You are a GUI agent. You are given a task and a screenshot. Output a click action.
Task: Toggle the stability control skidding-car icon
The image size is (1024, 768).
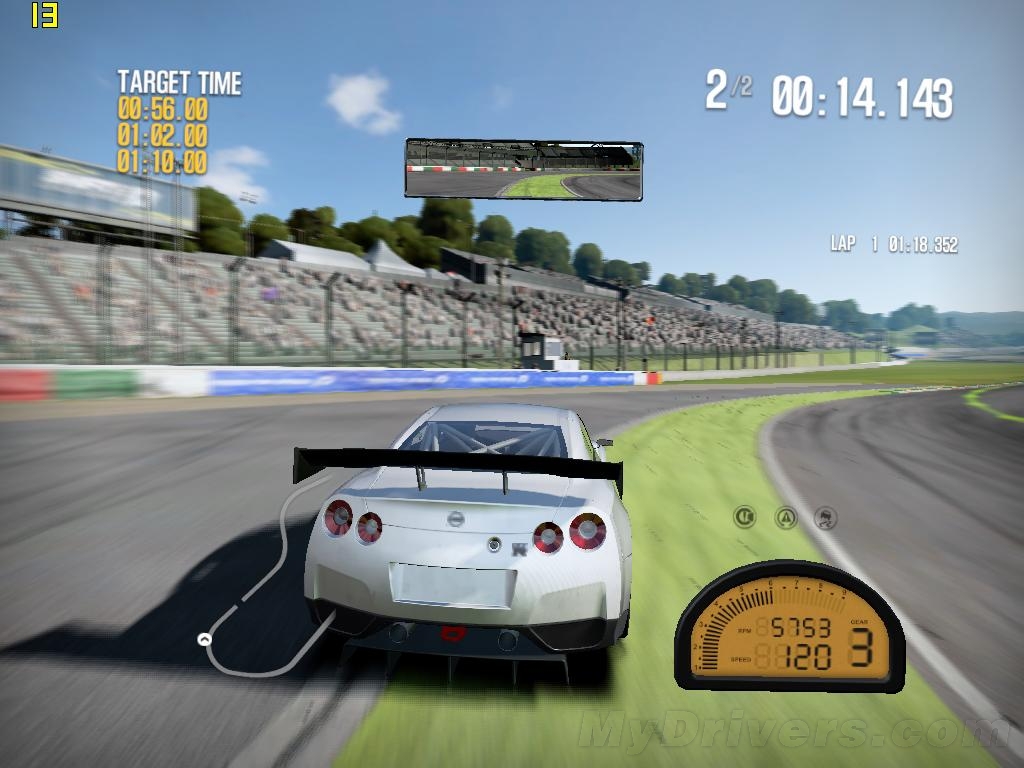point(827,517)
